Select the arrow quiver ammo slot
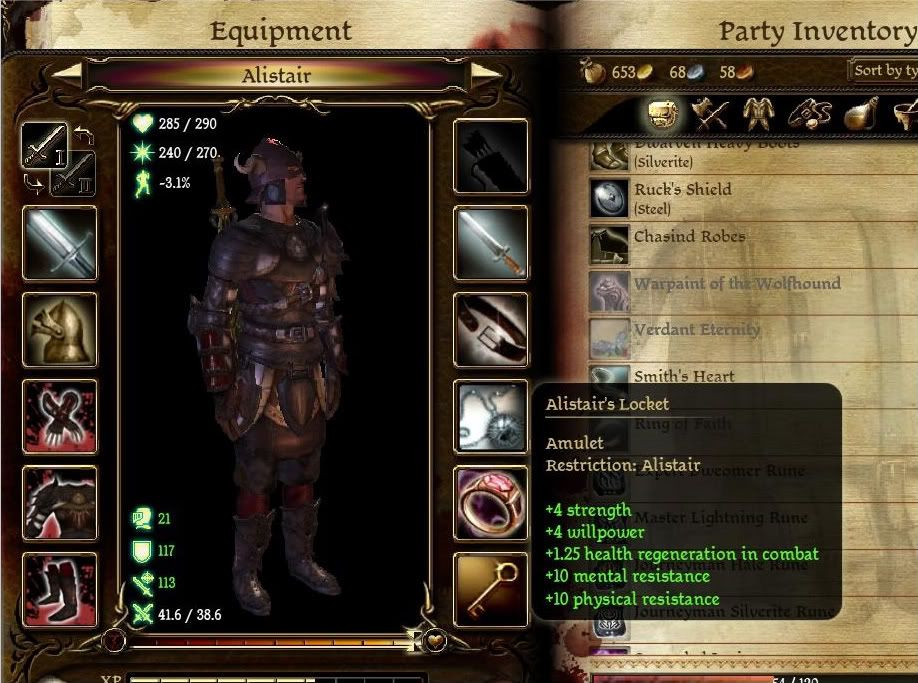This screenshot has width=918, height=683. 490,156
